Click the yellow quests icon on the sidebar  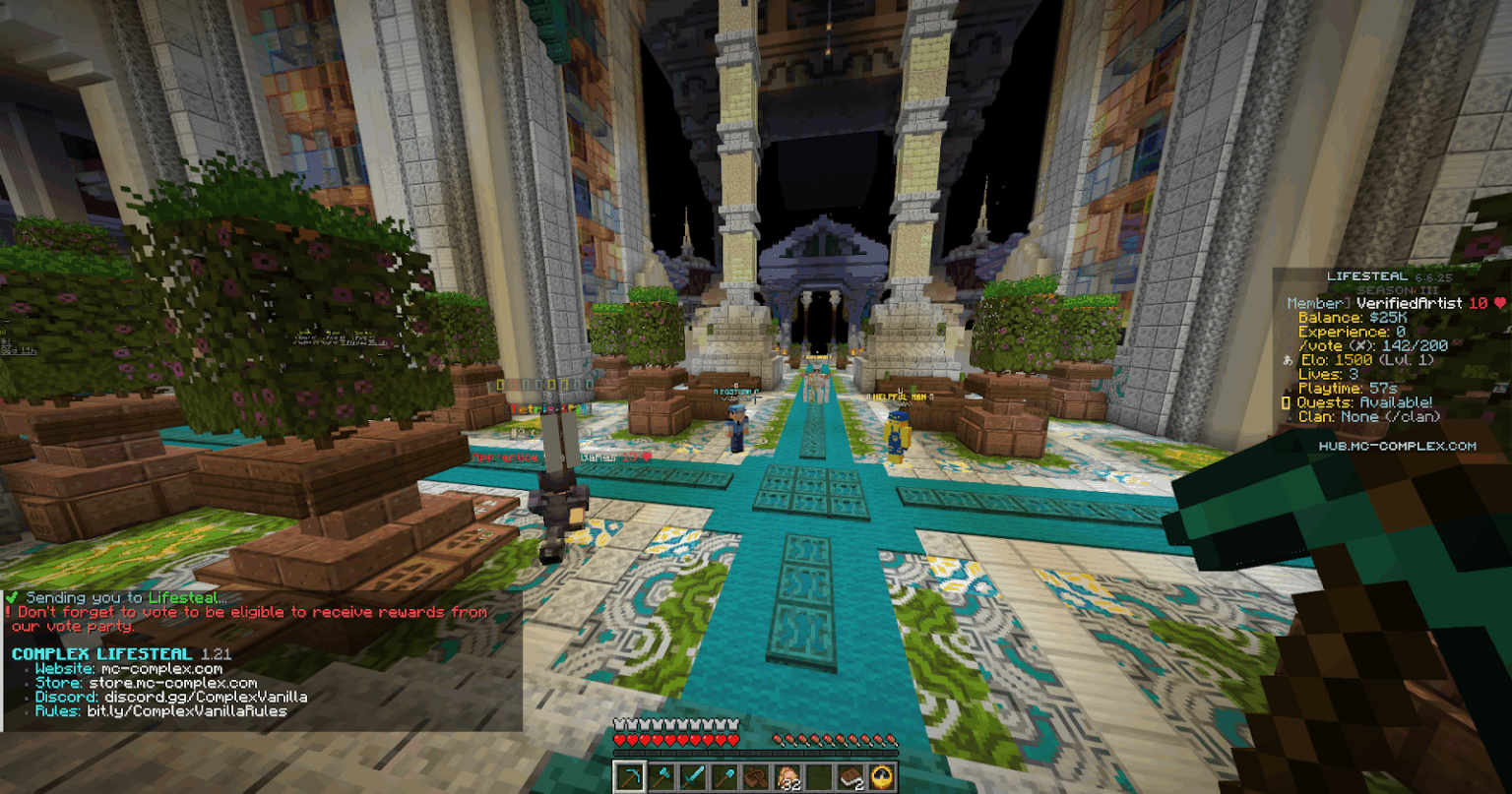click(x=1287, y=401)
